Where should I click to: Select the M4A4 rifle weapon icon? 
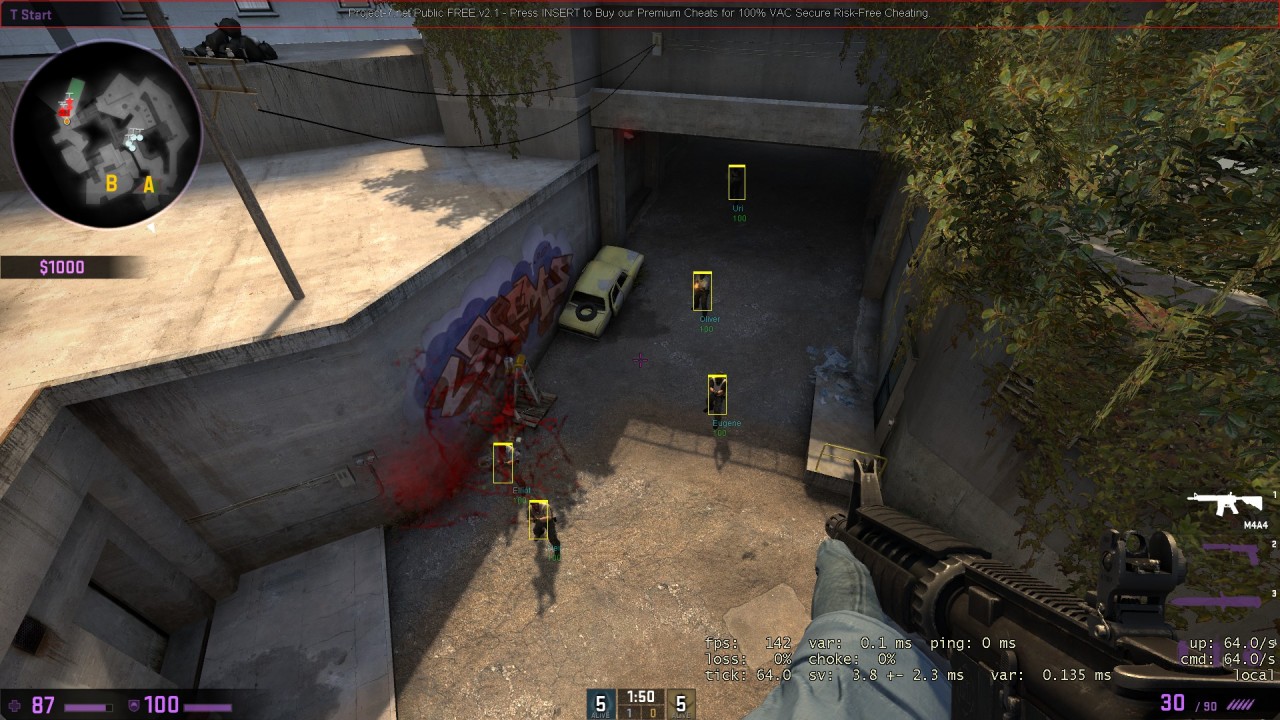tap(1226, 503)
